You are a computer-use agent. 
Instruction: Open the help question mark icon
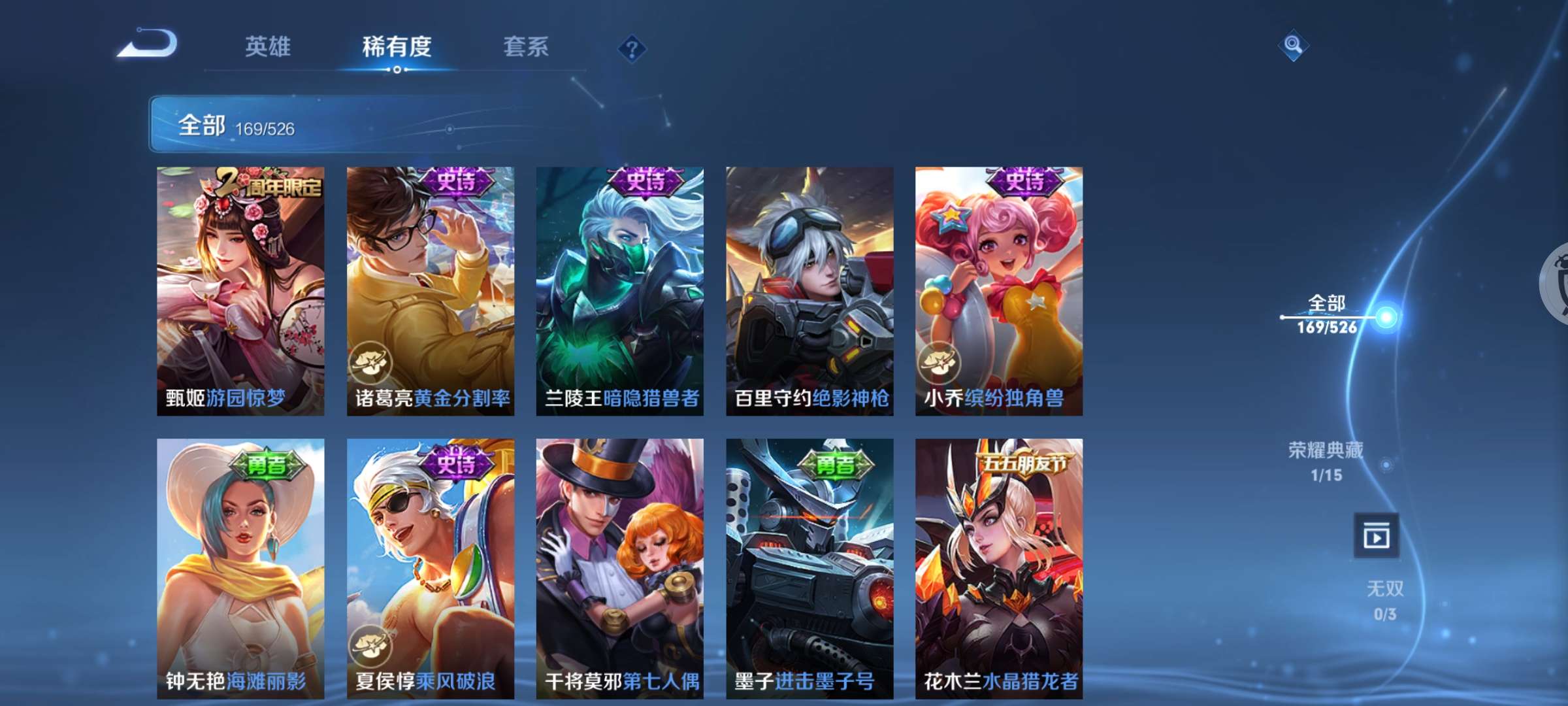coord(632,47)
